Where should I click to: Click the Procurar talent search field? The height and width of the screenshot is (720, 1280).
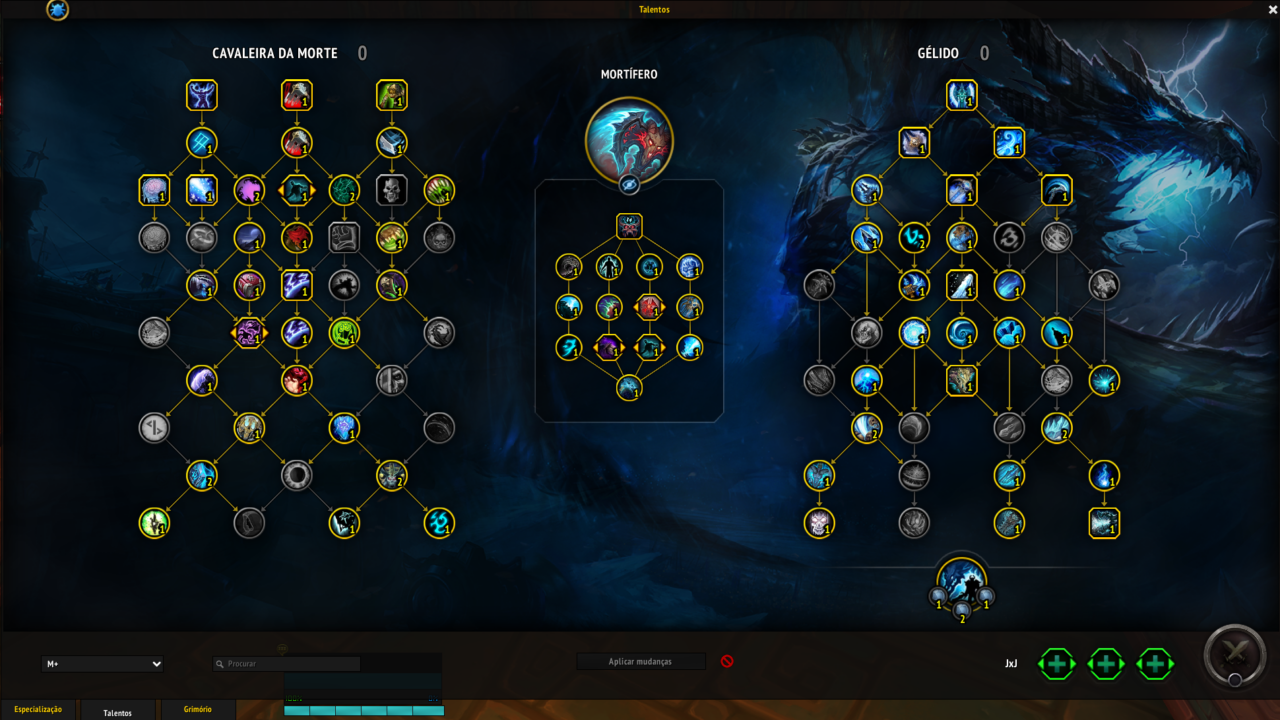click(287, 664)
